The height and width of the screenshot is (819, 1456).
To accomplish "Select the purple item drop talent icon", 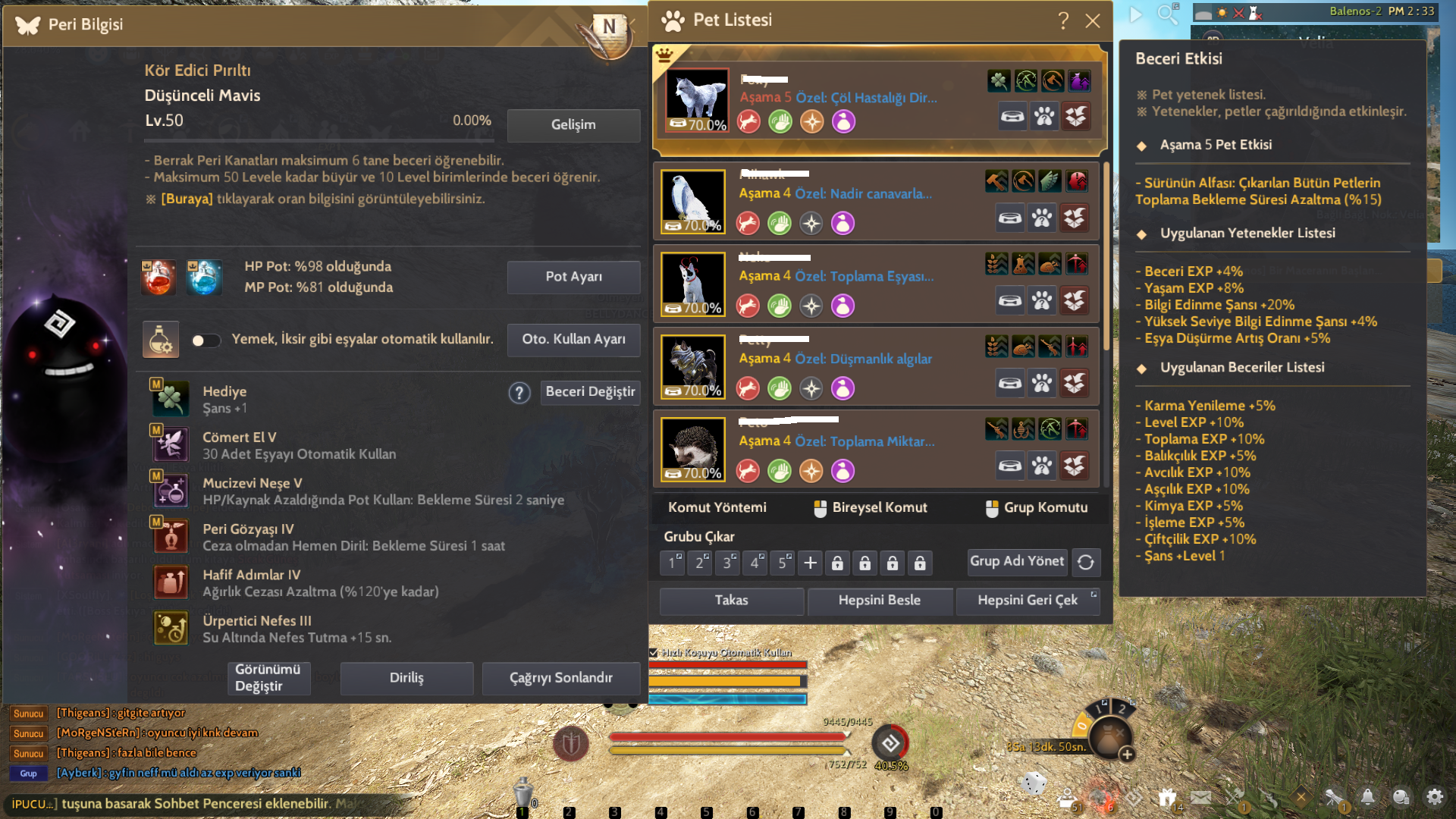I will 1078,80.
